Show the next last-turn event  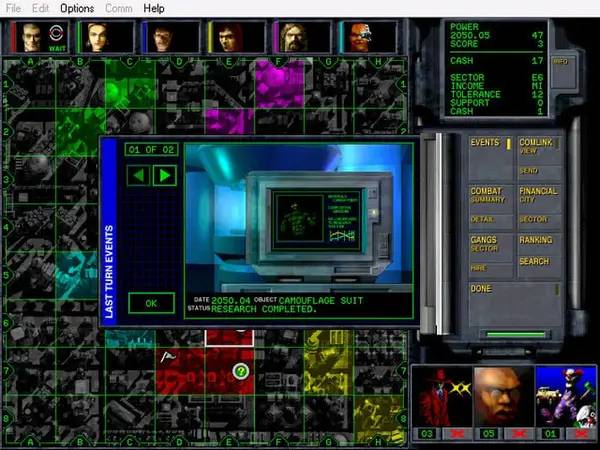165,176
